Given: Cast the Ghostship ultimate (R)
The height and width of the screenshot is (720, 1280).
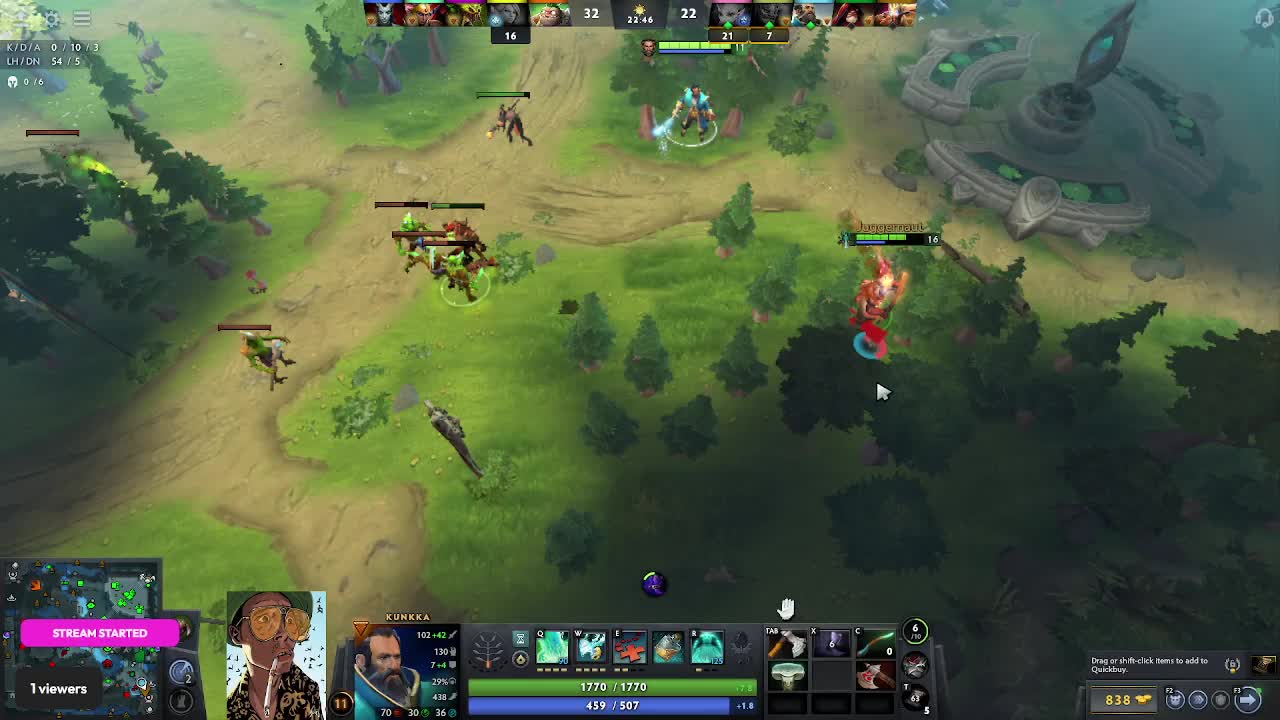Looking at the screenshot, I should 707,648.
